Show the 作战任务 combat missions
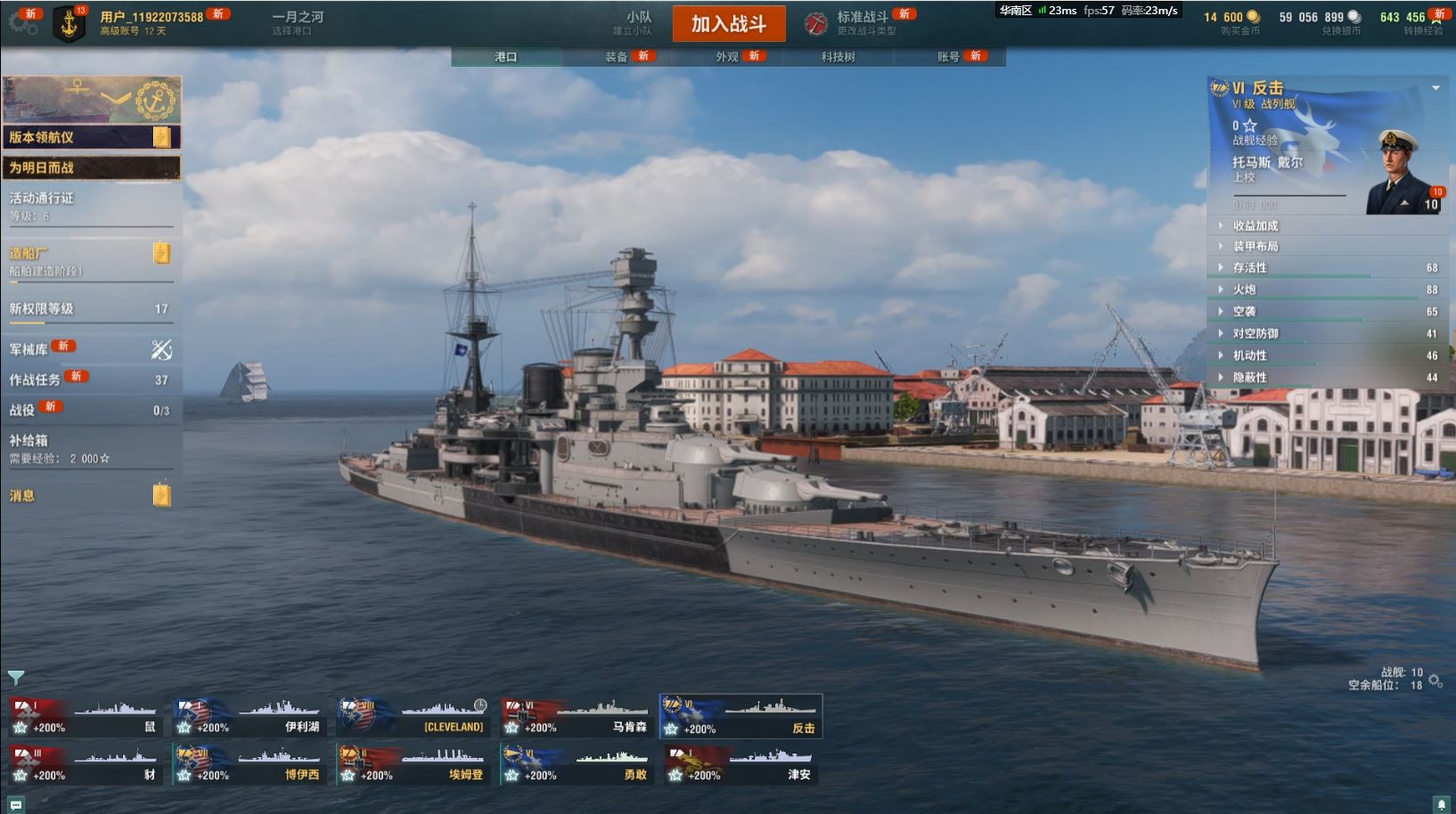The height and width of the screenshot is (814, 1456). coord(89,379)
